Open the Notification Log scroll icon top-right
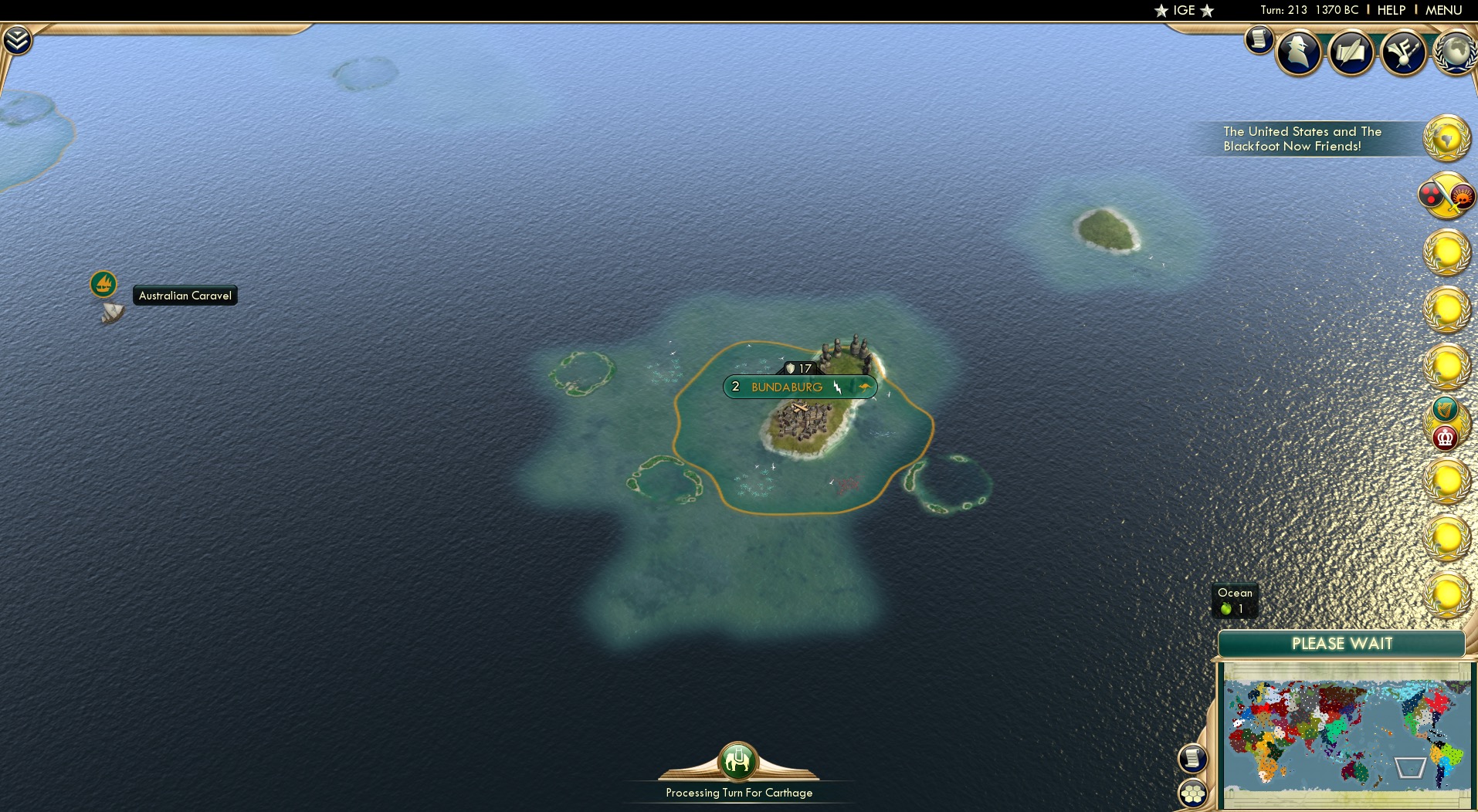The width and height of the screenshot is (1478, 812). (x=1258, y=41)
